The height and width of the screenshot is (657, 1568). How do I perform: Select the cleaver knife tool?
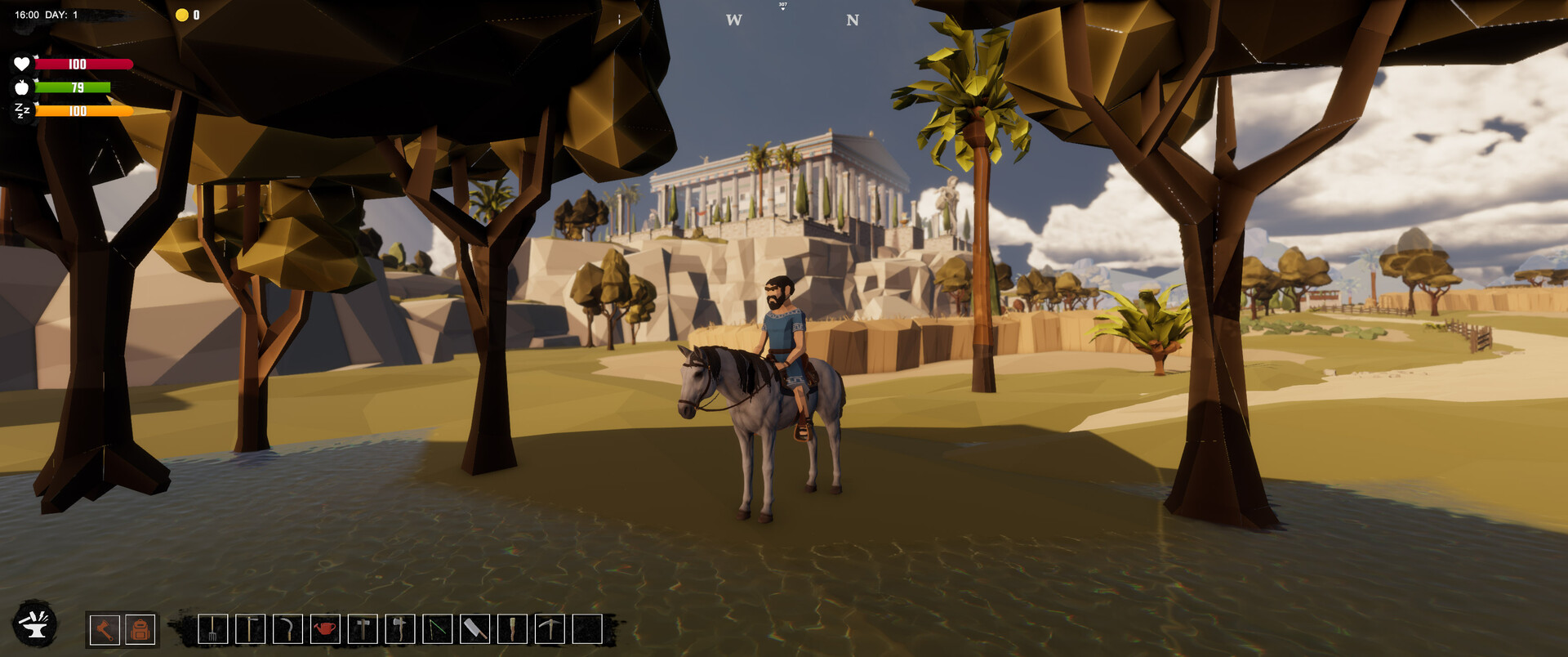pos(474,630)
